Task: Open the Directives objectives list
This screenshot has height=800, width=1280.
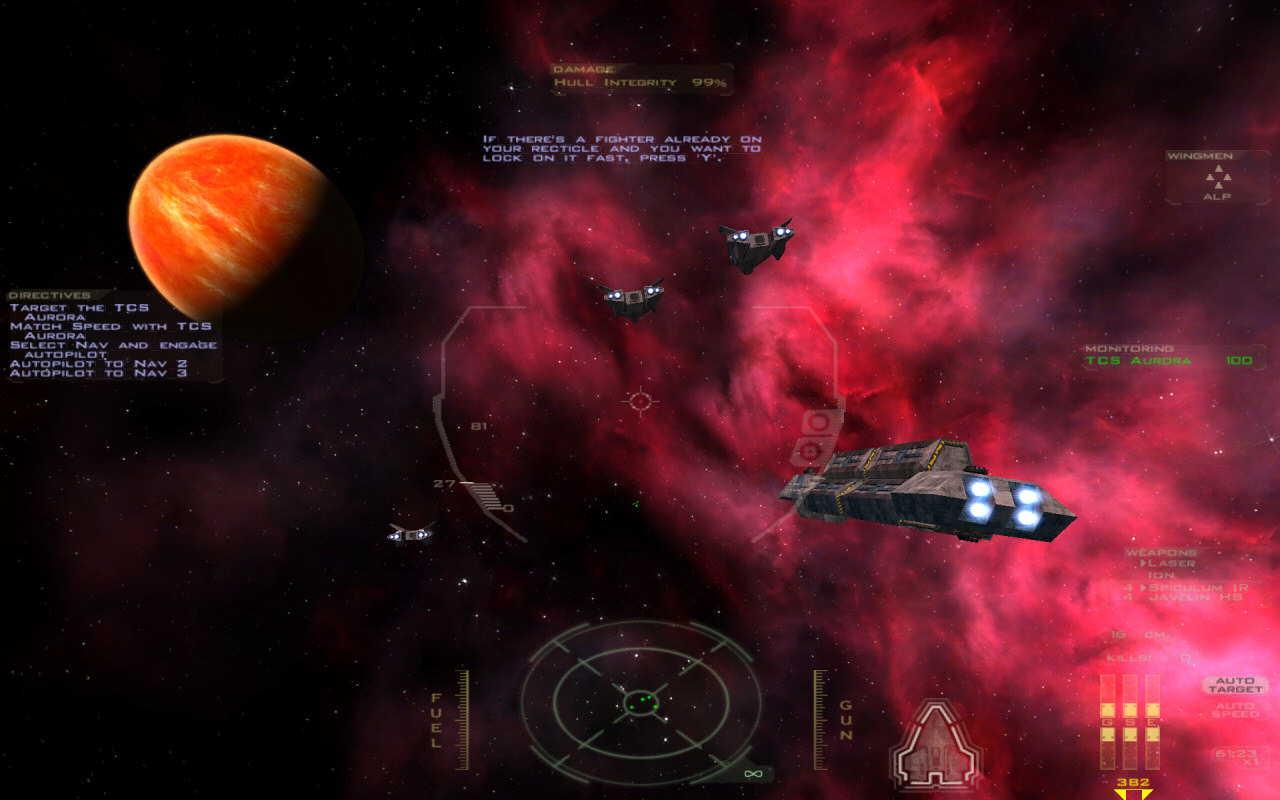Action: pos(50,296)
